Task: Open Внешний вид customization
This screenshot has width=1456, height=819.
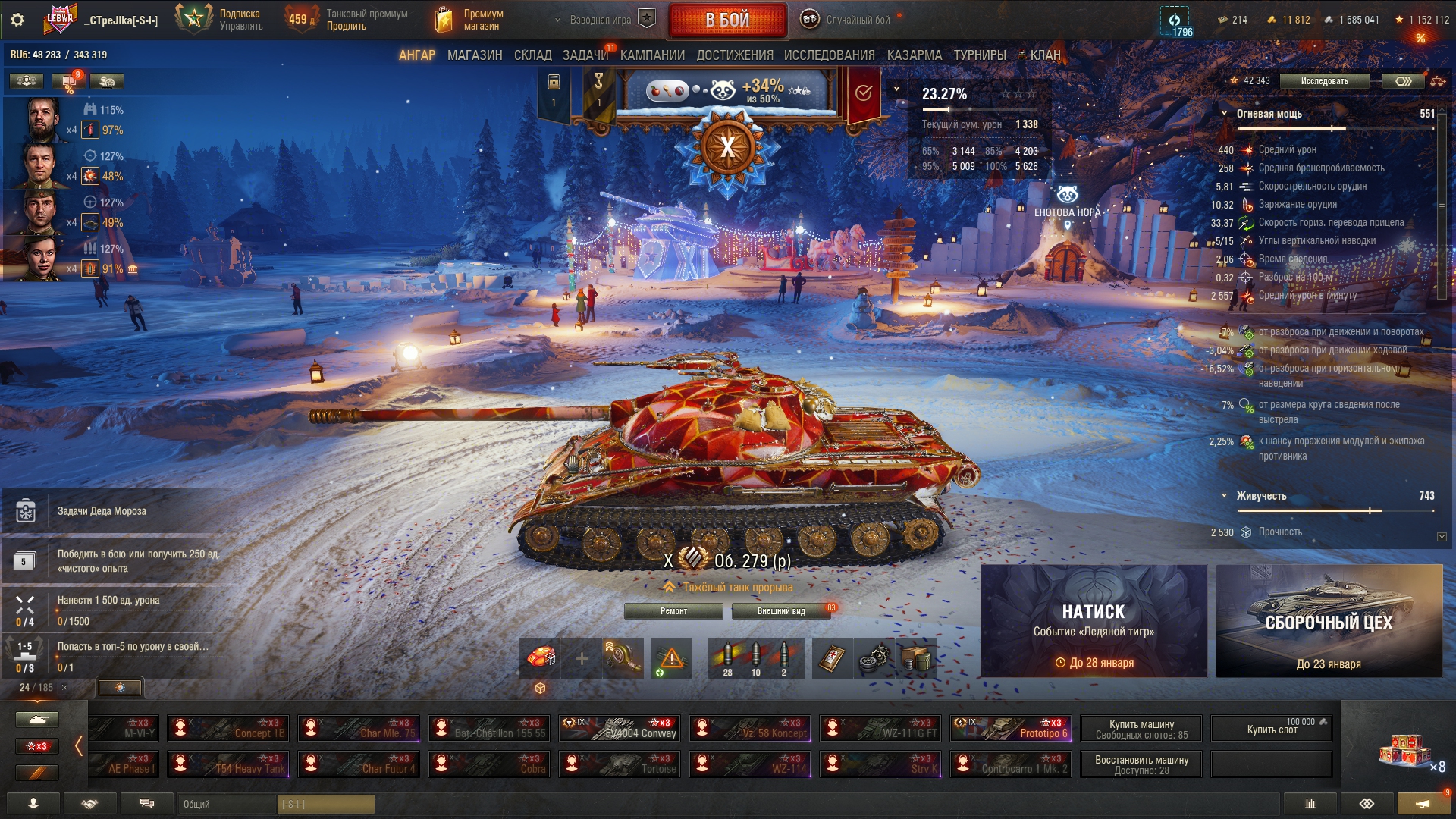Action: pyautogui.click(x=781, y=611)
